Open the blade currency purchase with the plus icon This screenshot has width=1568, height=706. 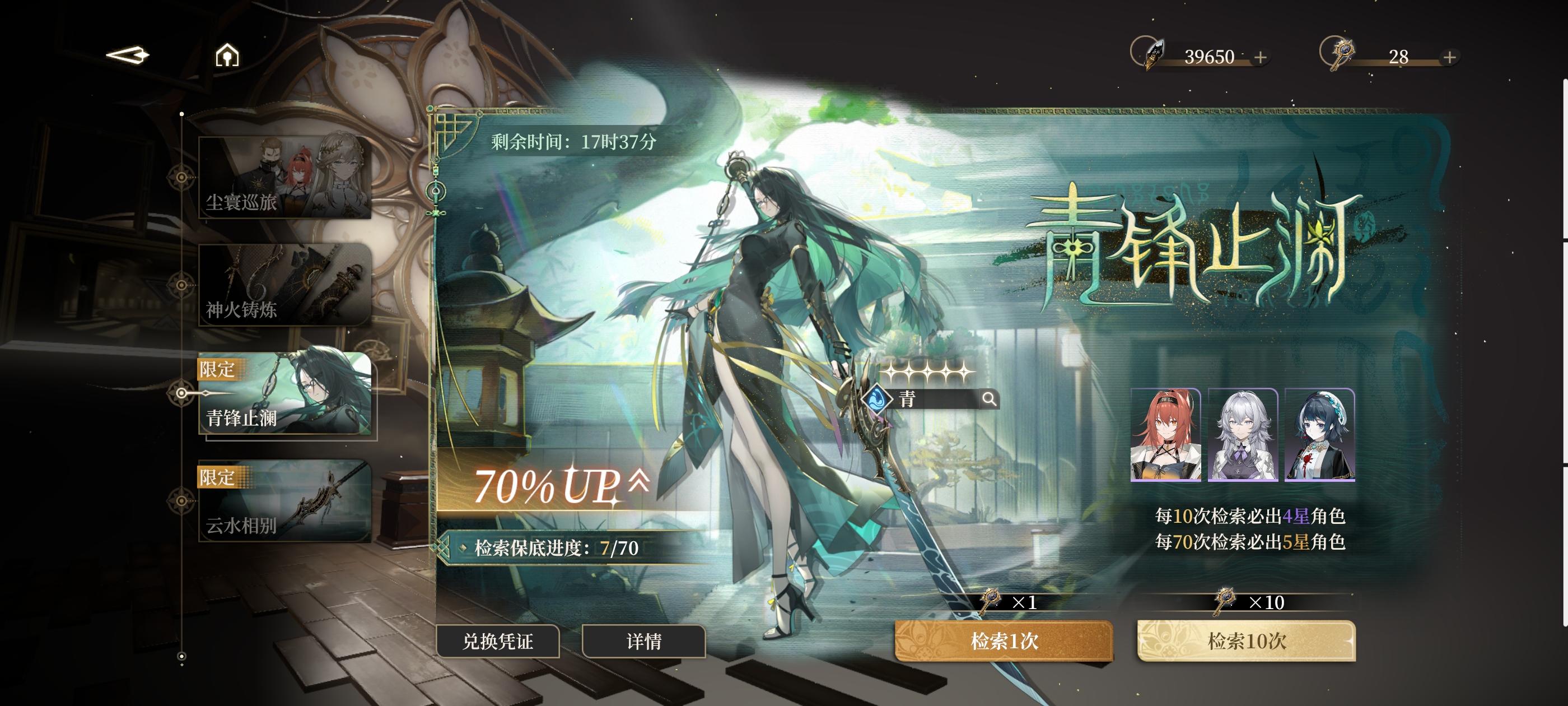pyautogui.click(x=1259, y=57)
